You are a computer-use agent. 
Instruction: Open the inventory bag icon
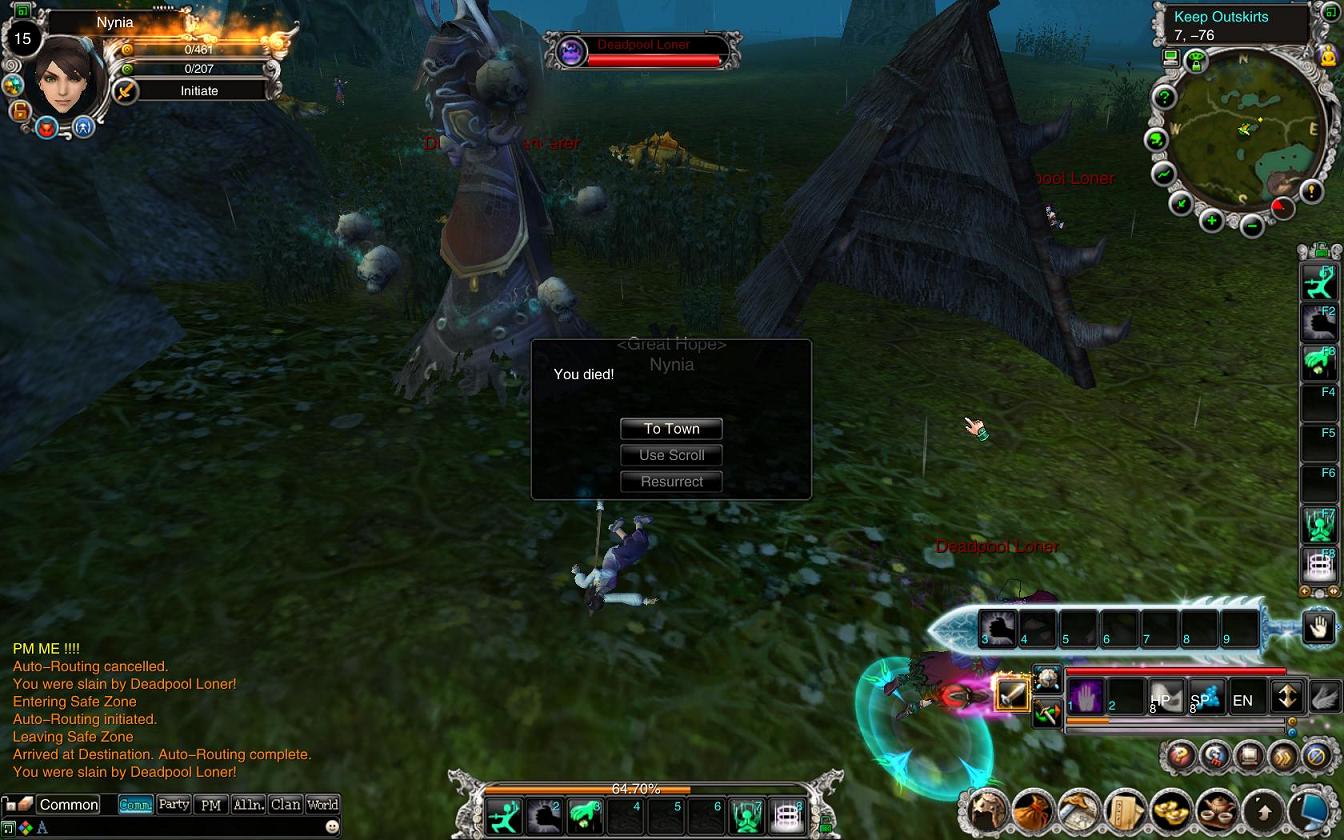(1033, 810)
